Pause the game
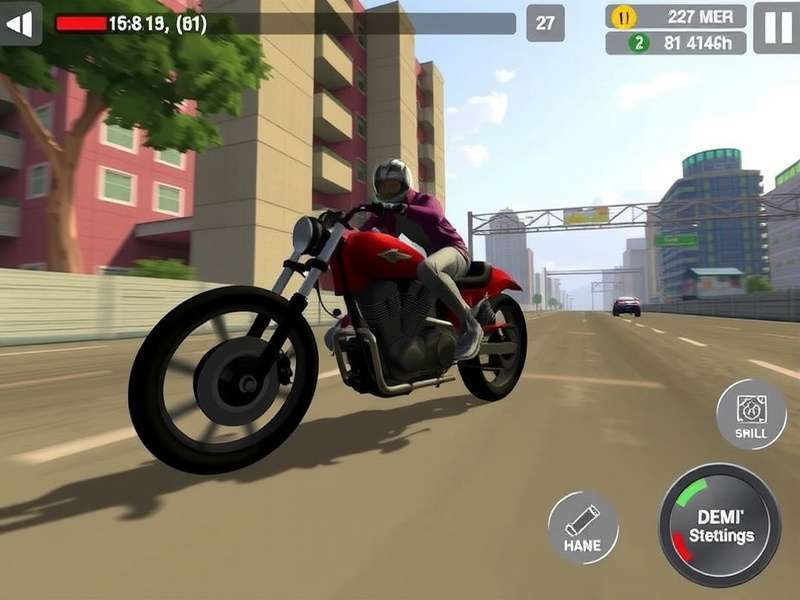The image size is (800, 600). [x=776, y=27]
